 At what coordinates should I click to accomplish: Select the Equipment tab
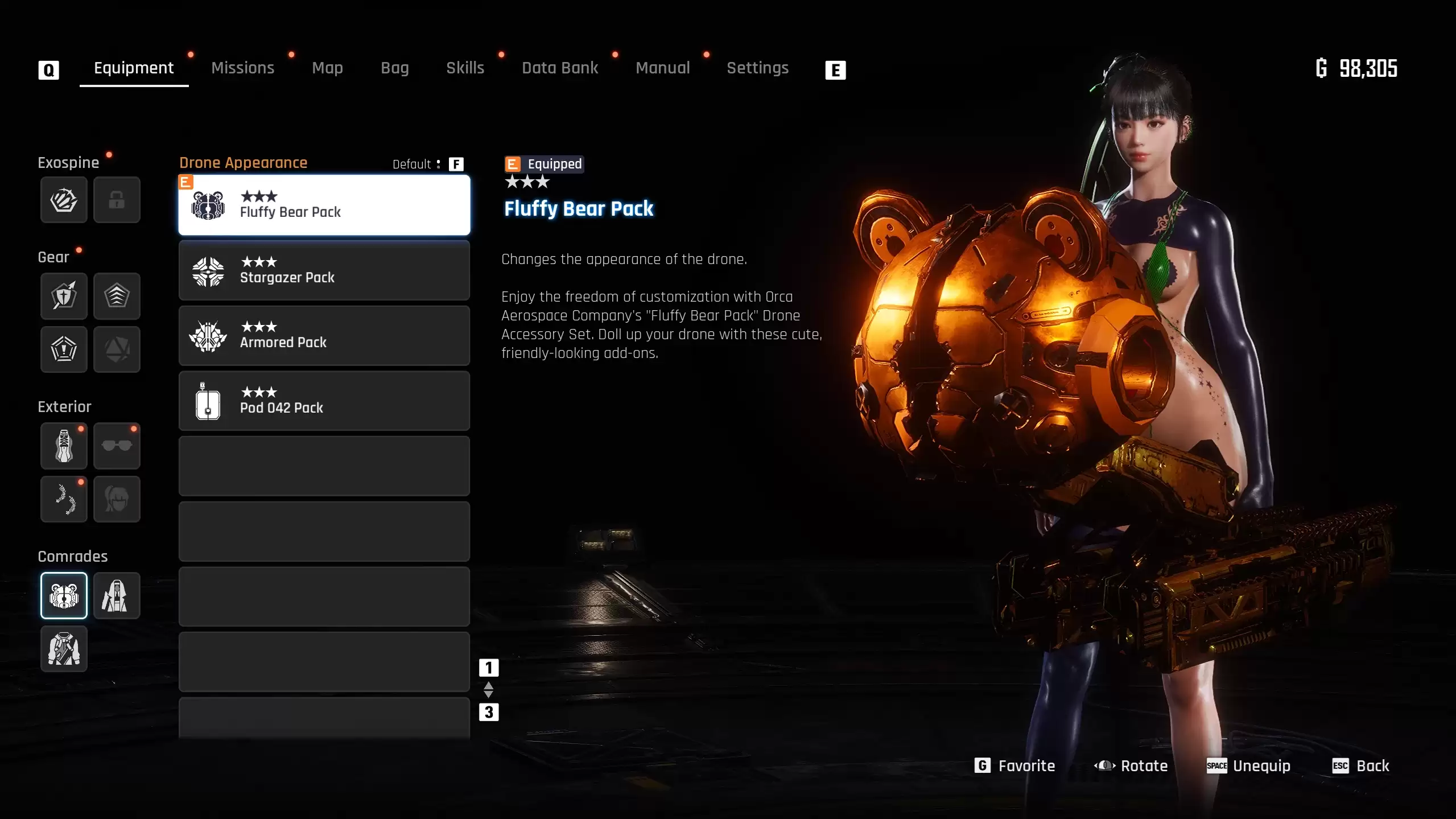point(134,68)
